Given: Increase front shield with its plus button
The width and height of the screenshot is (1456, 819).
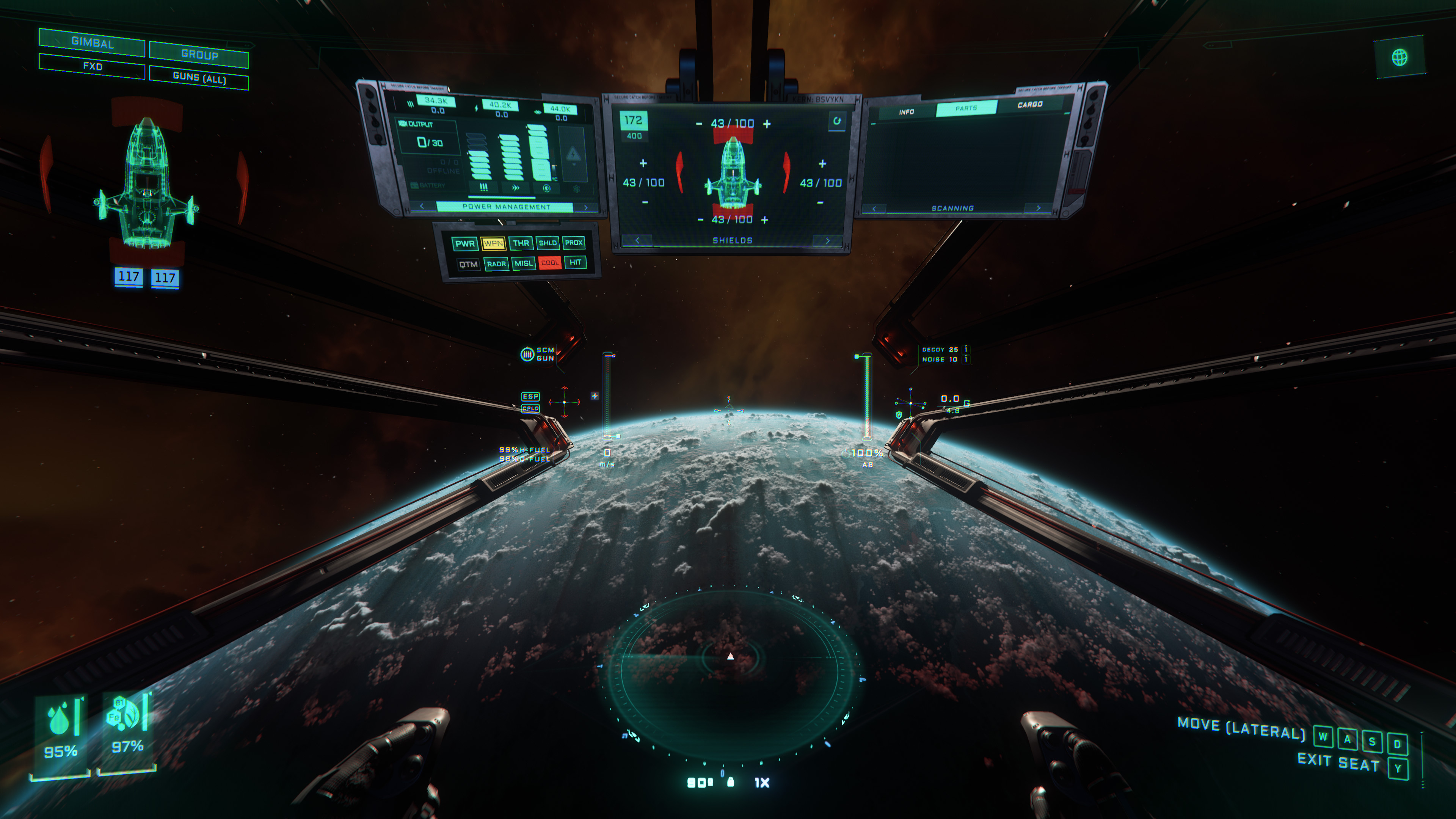Looking at the screenshot, I should [x=767, y=124].
